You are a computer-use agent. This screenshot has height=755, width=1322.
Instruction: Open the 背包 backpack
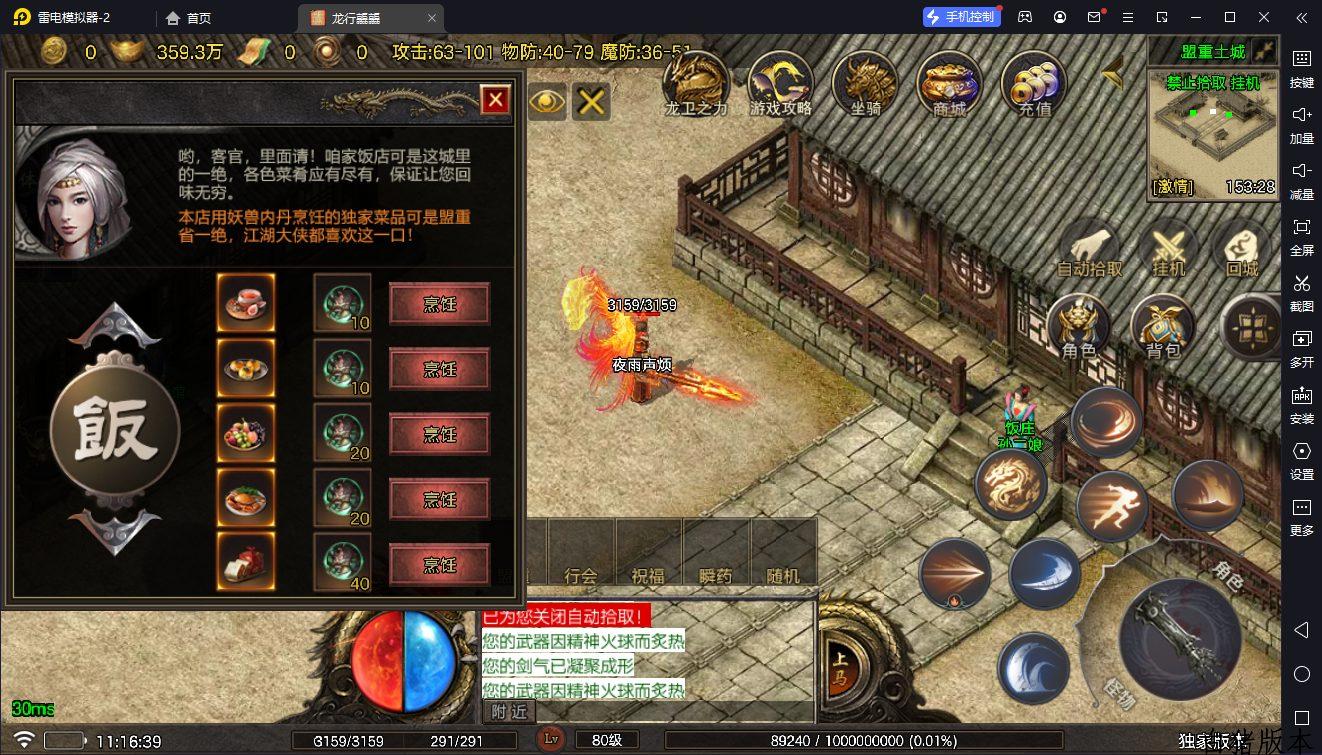point(1163,326)
